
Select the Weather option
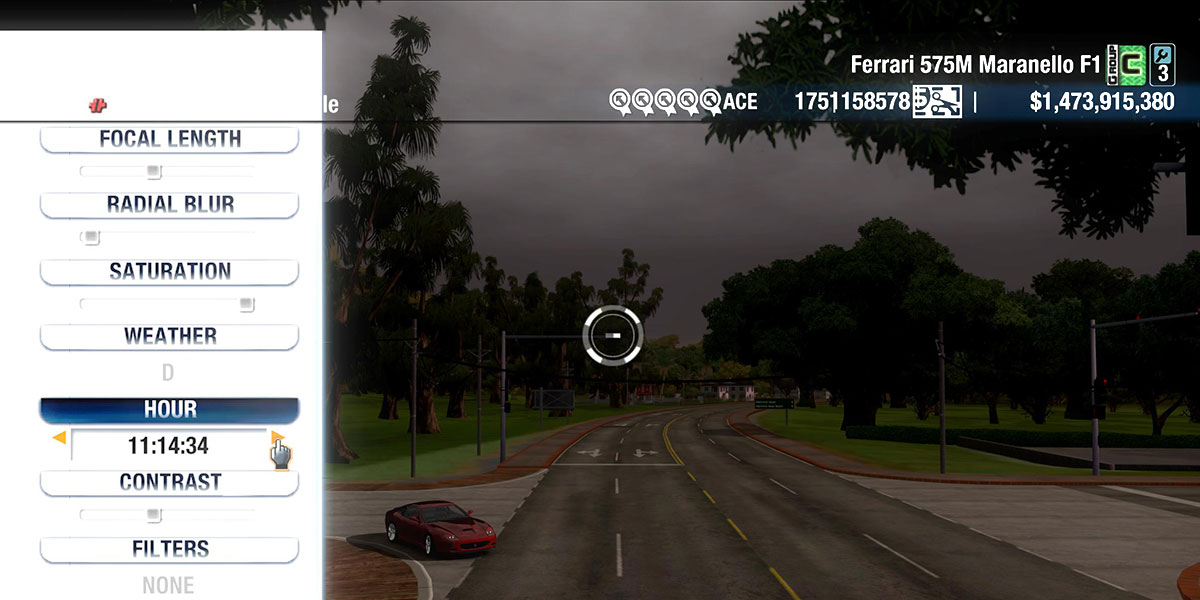[x=169, y=336]
